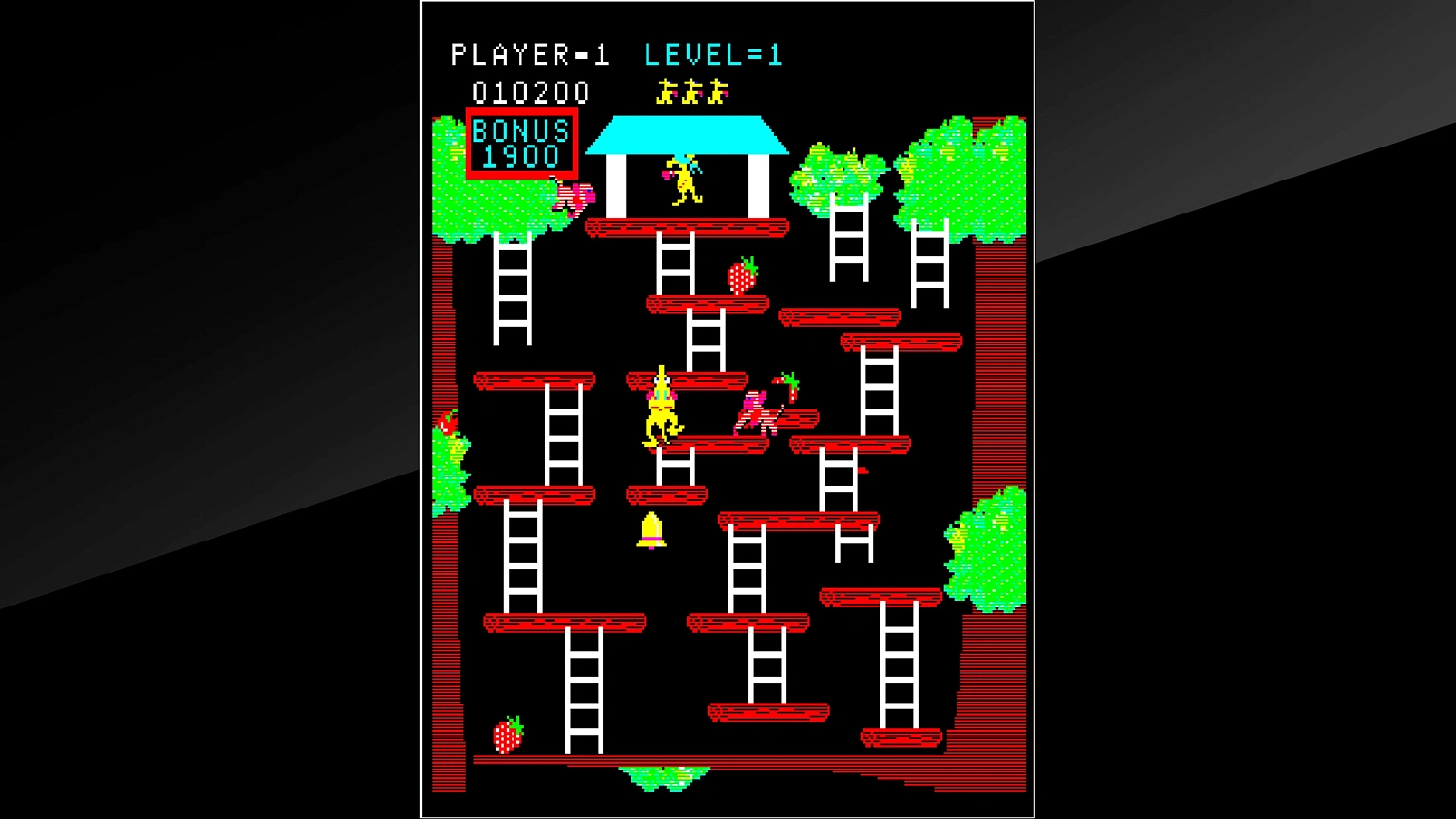
Task: Select the second kangaroo life indicator
Action: pyautogui.click(x=690, y=92)
